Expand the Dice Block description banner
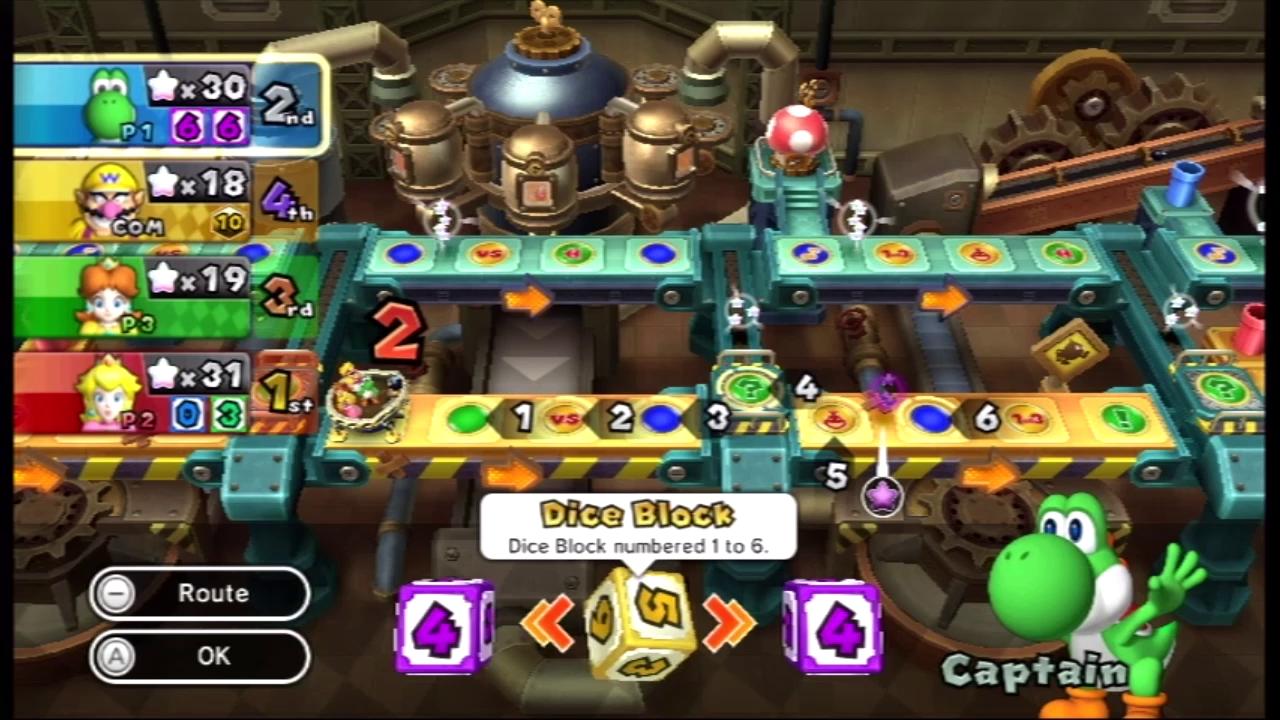This screenshot has height=720, width=1280. point(640,527)
